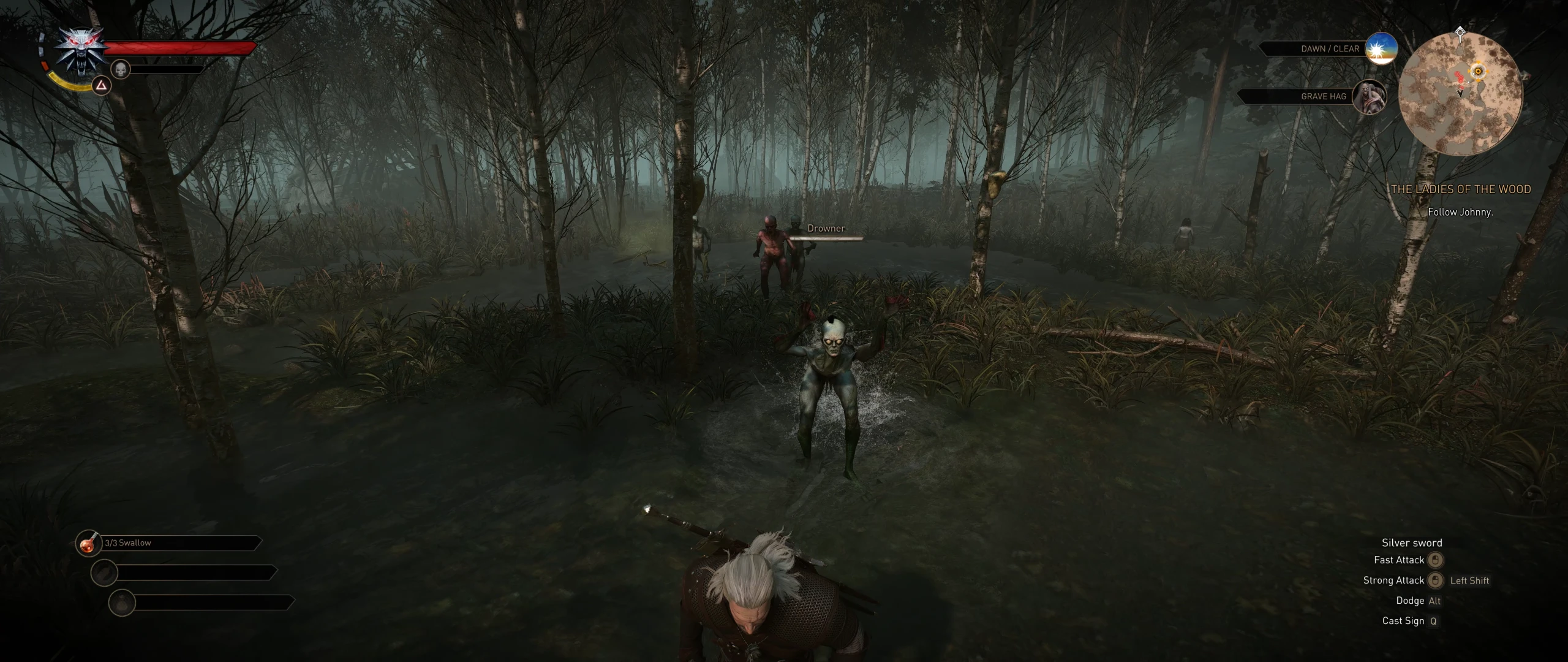Click the Follow Johnny objective text

[x=1461, y=213]
